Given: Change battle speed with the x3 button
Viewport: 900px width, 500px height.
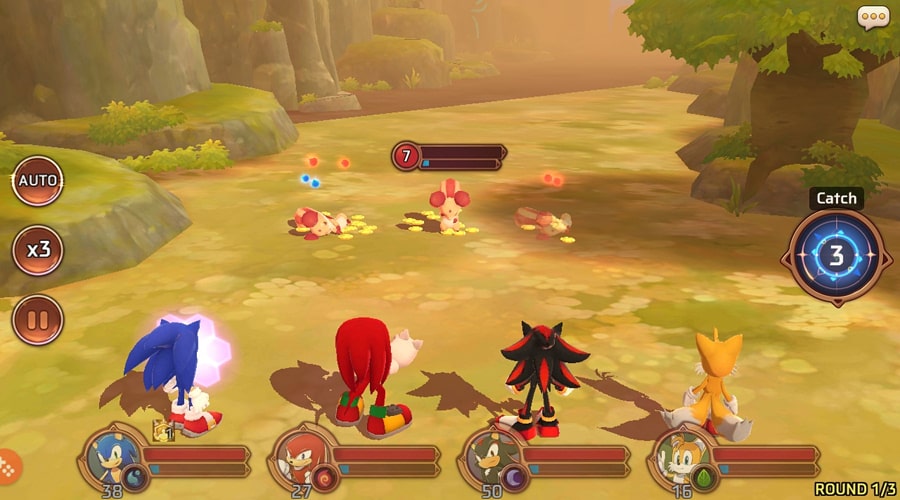Looking at the screenshot, I should point(38,250).
